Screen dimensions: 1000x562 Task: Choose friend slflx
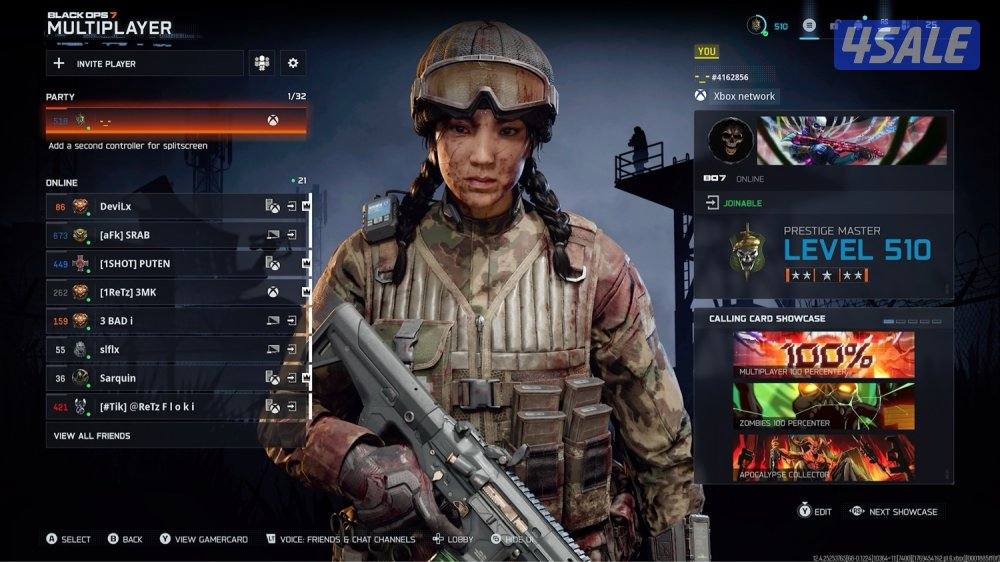click(x=160, y=350)
